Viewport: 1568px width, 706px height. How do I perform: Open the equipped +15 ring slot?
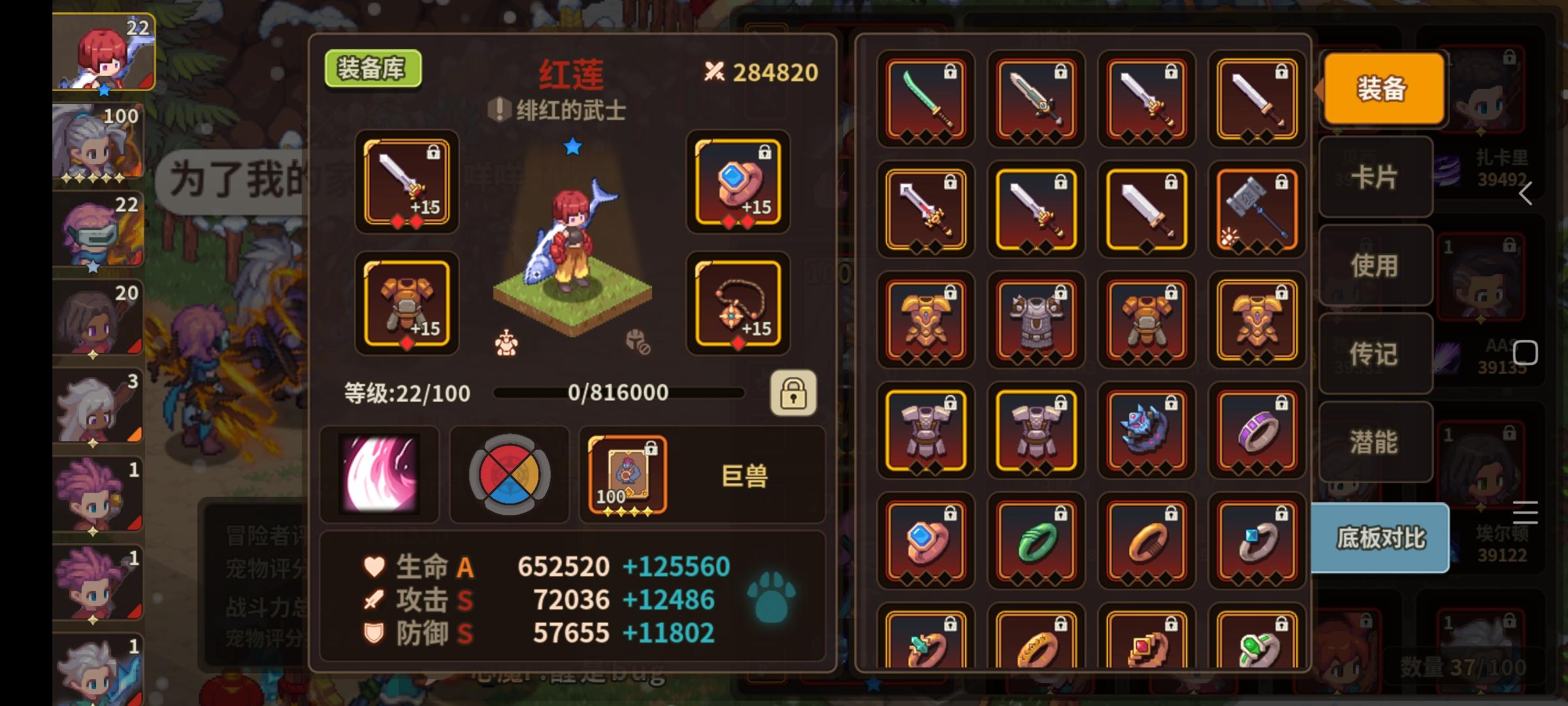coord(738,184)
